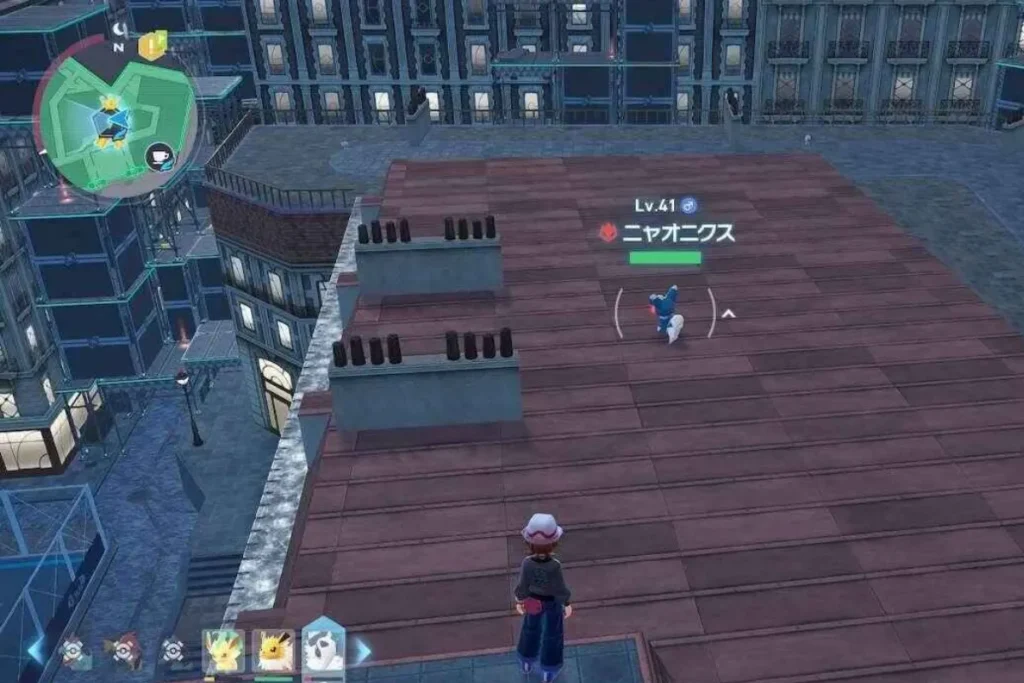
Task: Select the café marker on the minimap
Action: 160,156
